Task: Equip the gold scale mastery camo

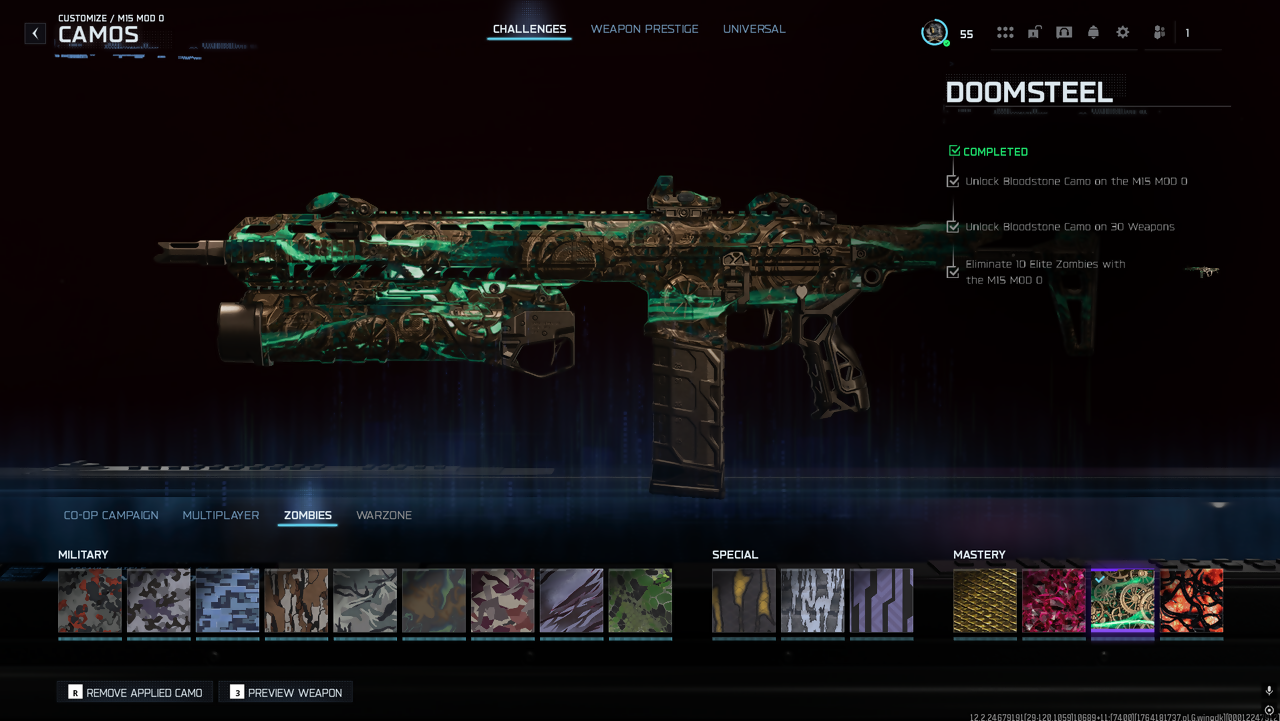Action: coord(985,601)
